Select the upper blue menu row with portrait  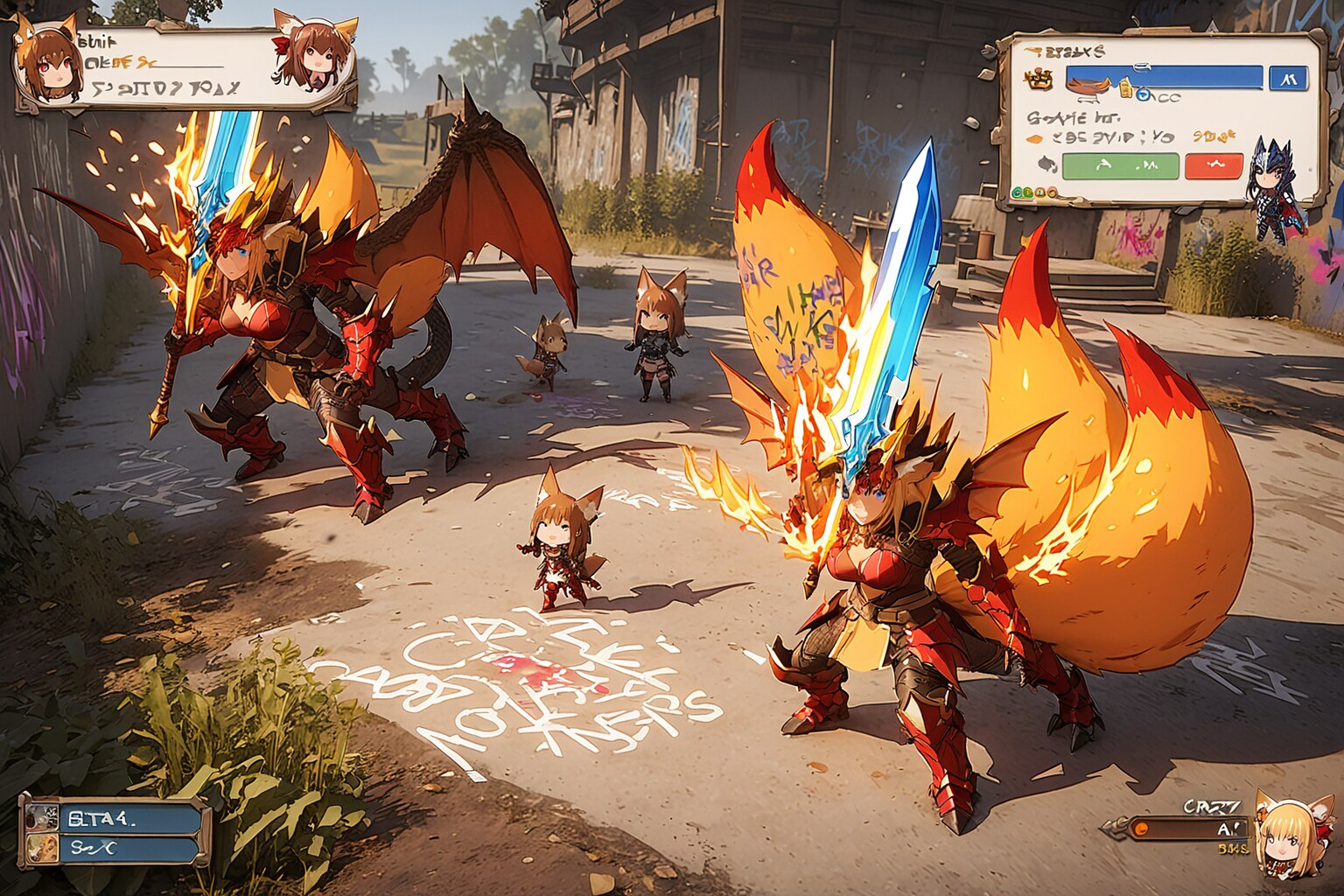point(114,817)
